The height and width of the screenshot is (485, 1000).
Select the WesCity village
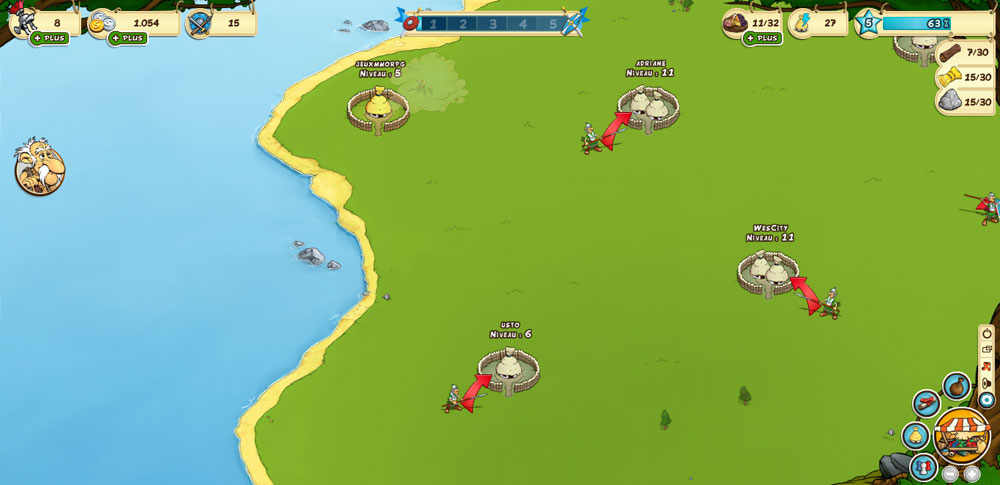tap(768, 272)
